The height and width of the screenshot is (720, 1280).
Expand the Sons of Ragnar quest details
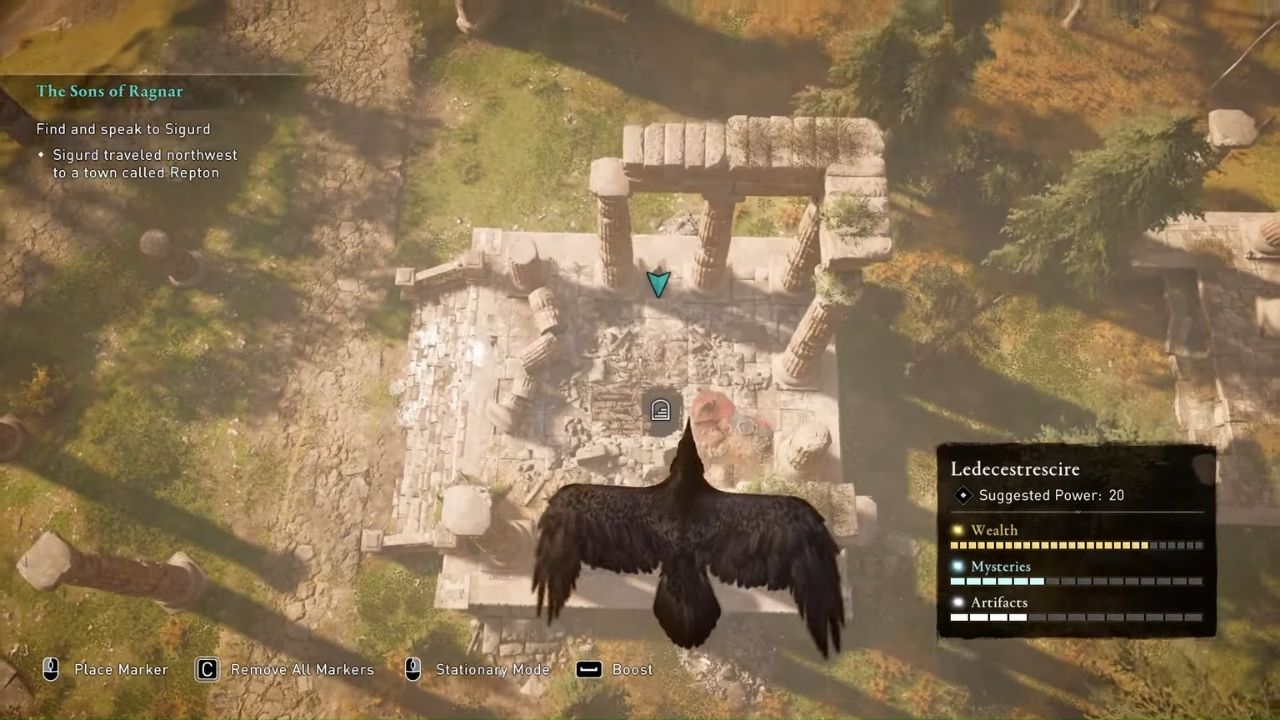pos(110,91)
